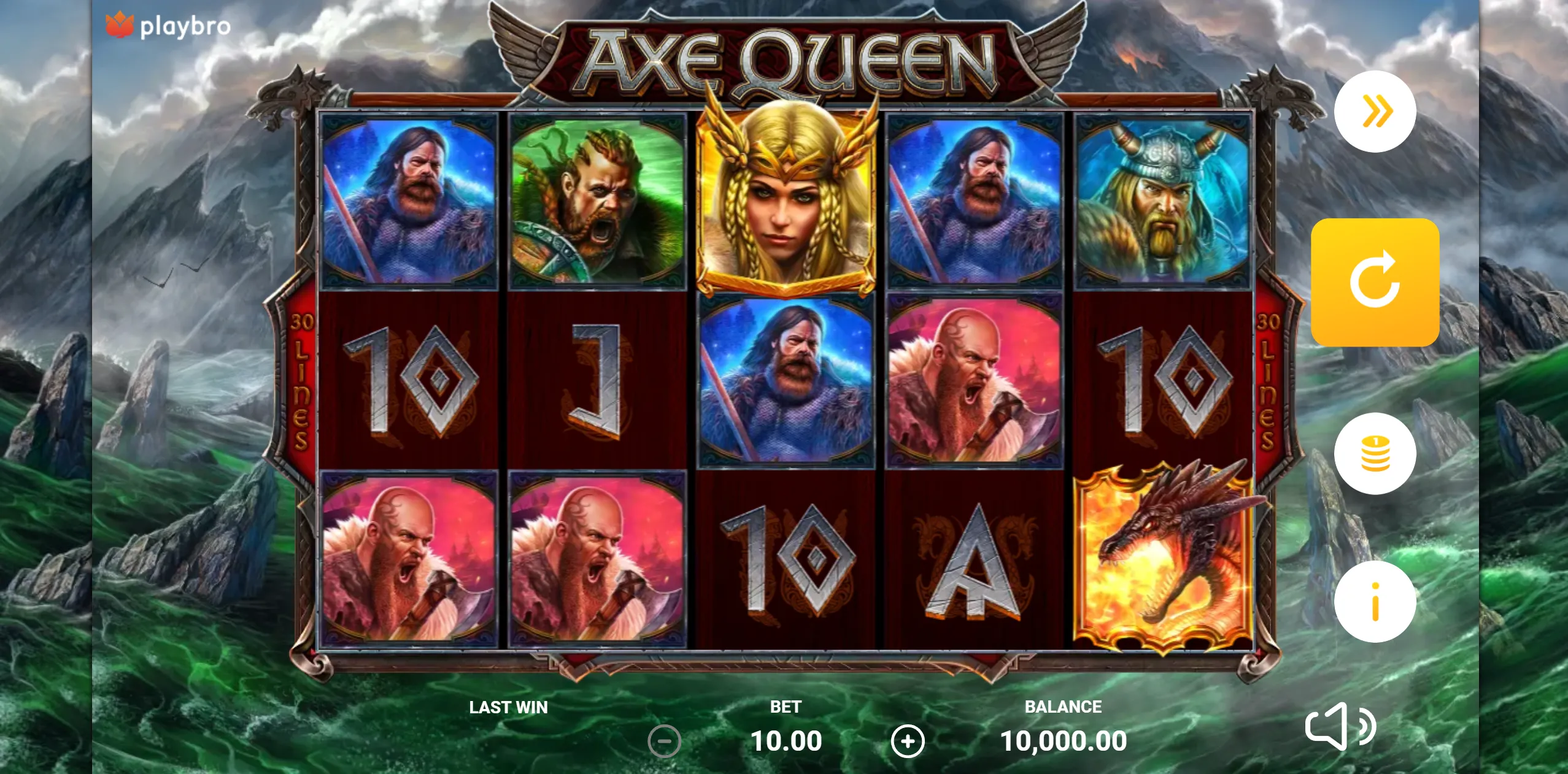Click the LAST WIN label
The width and height of the screenshot is (1568, 774).
[508, 707]
